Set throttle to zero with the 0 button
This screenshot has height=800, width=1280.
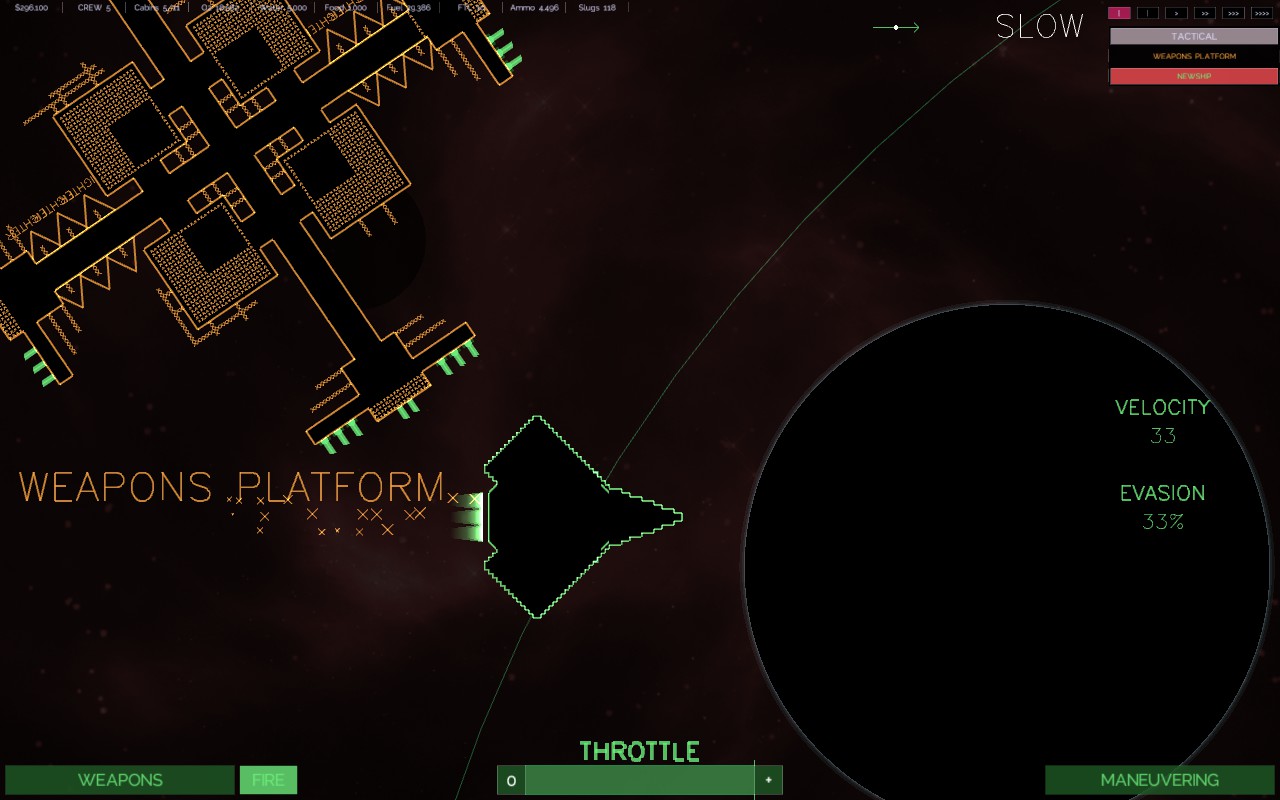[x=511, y=780]
